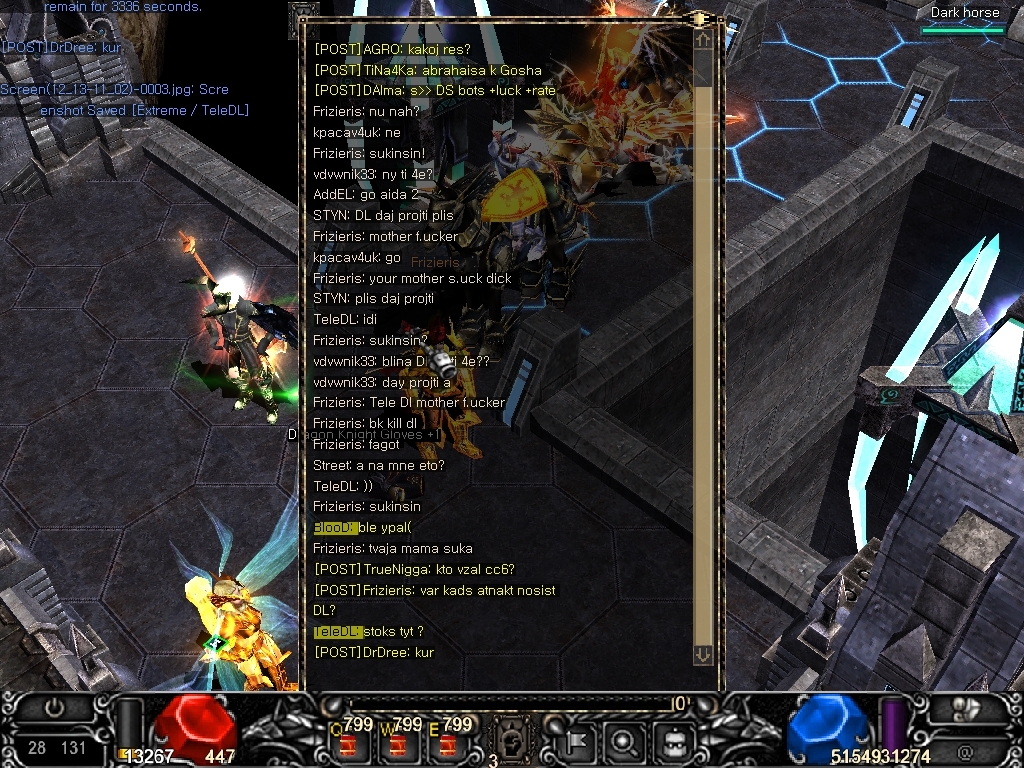1024x768 pixels.
Task: Click the chat scroll-down arrow
Action: click(703, 654)
